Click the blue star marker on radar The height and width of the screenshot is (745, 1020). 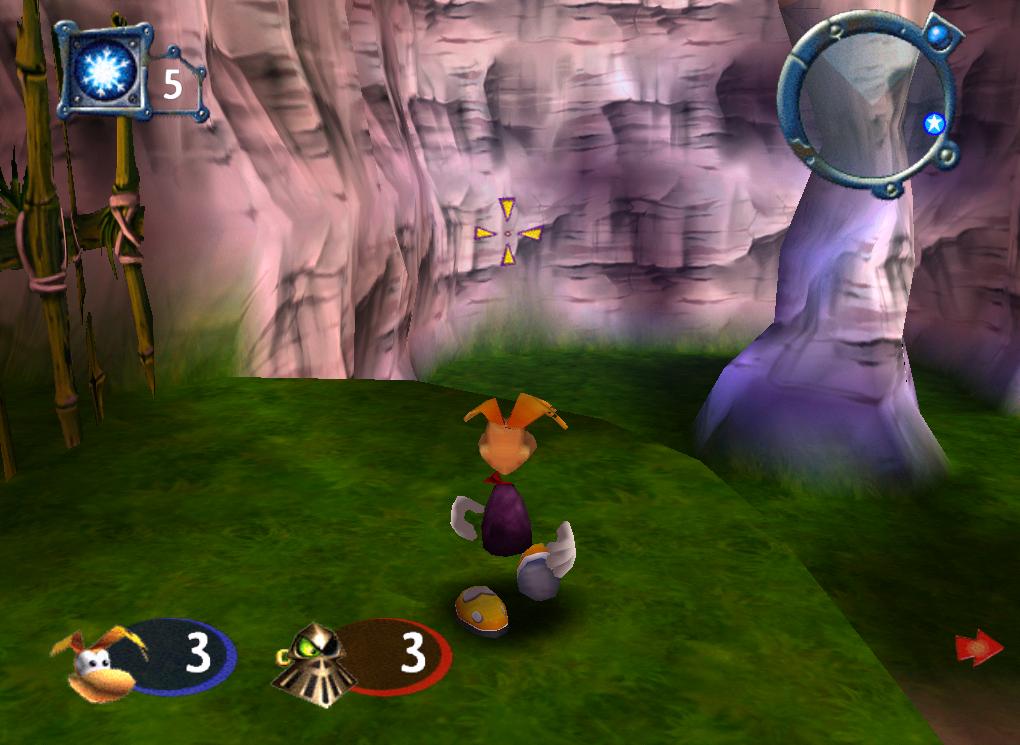pos(934,124)
